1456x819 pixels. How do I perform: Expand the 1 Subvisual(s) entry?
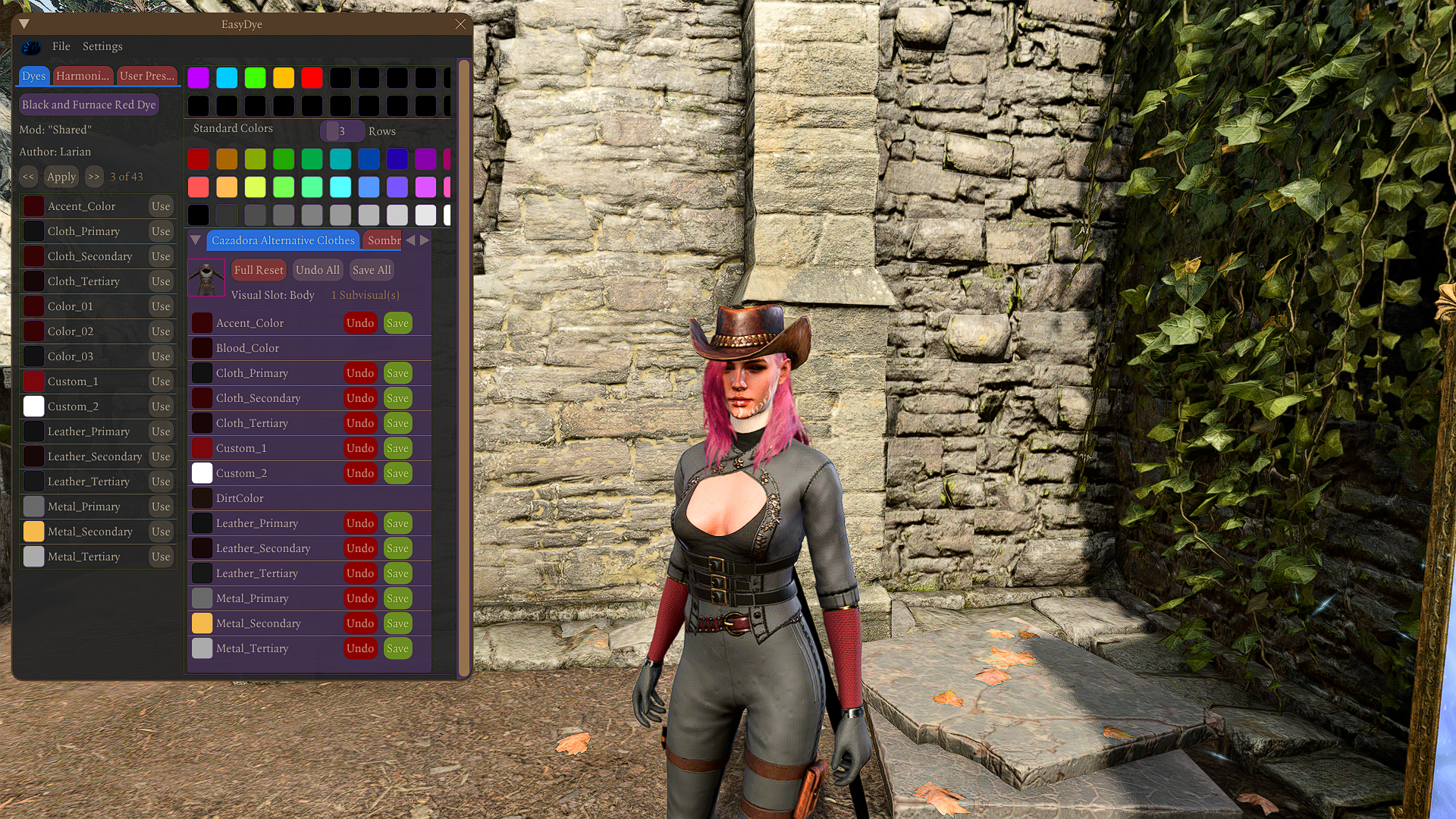[x=365, y=295]
